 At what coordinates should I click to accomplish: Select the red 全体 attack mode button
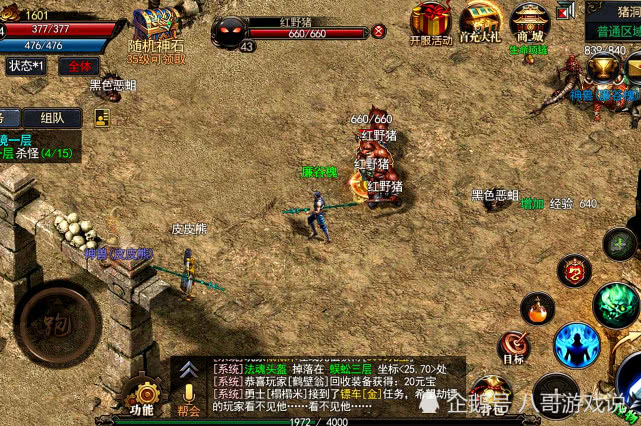pyautogui.click(x=76, y=66)
